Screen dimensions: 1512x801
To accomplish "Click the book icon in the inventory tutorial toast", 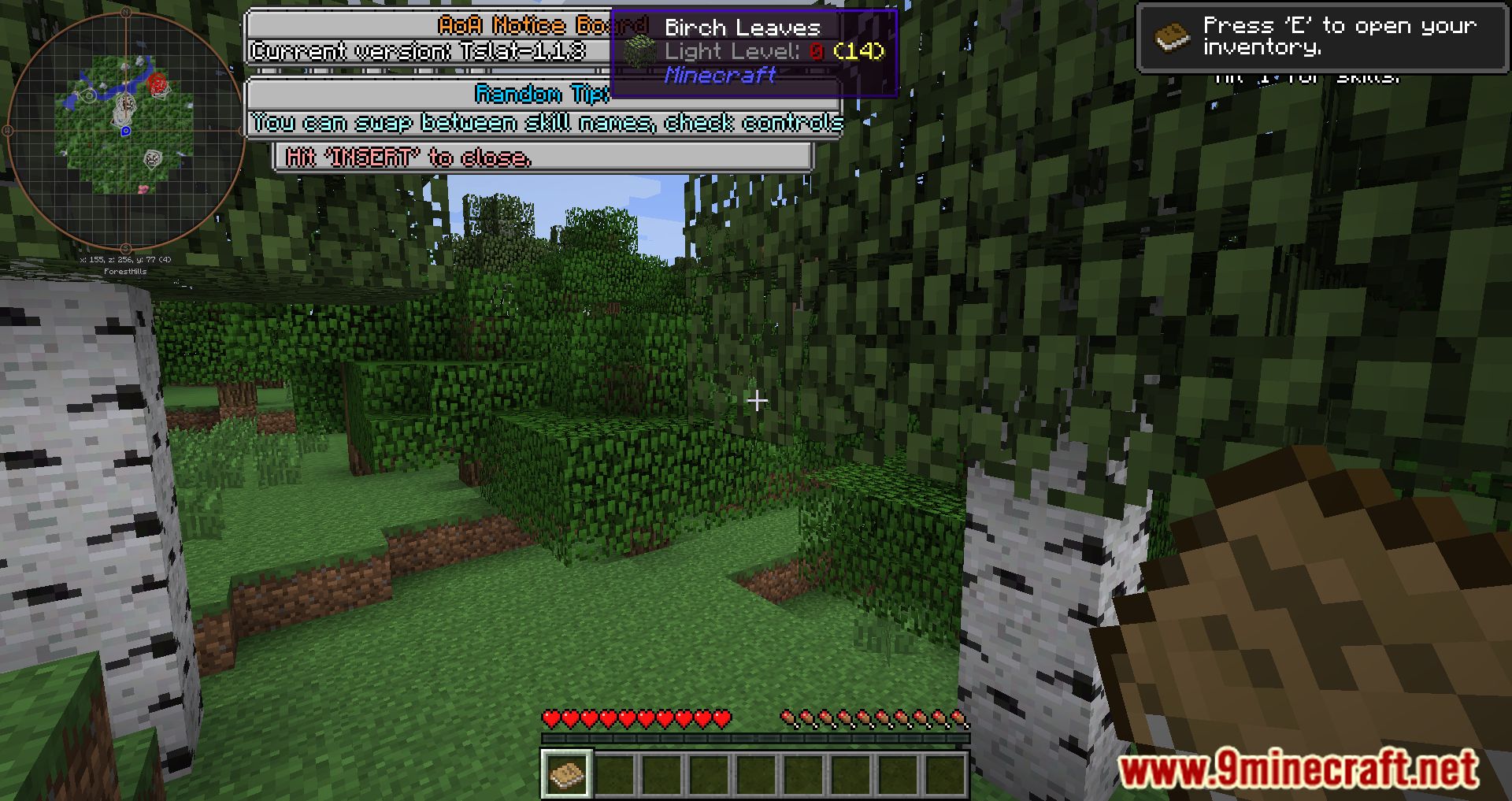I will coord(1173,37).
